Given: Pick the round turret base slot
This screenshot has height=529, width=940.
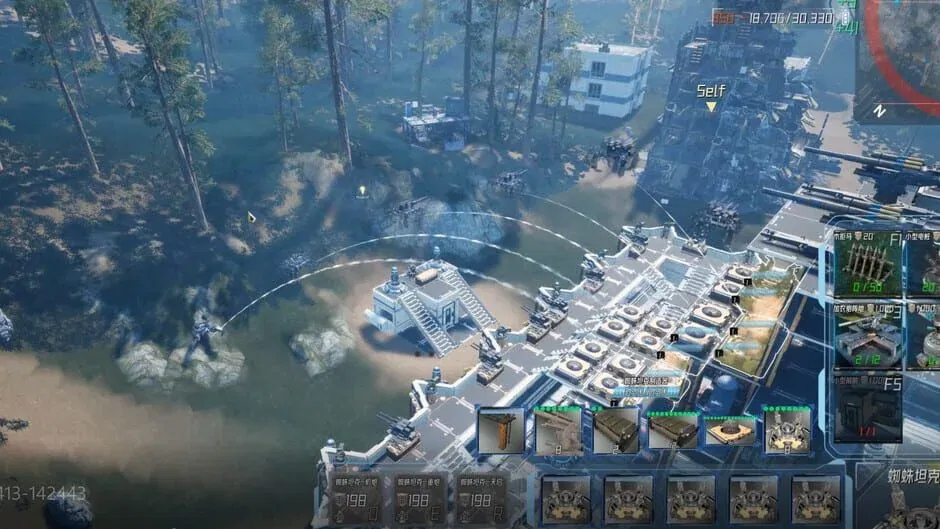Looking at the screenshot, I should [x=730, y=431].
